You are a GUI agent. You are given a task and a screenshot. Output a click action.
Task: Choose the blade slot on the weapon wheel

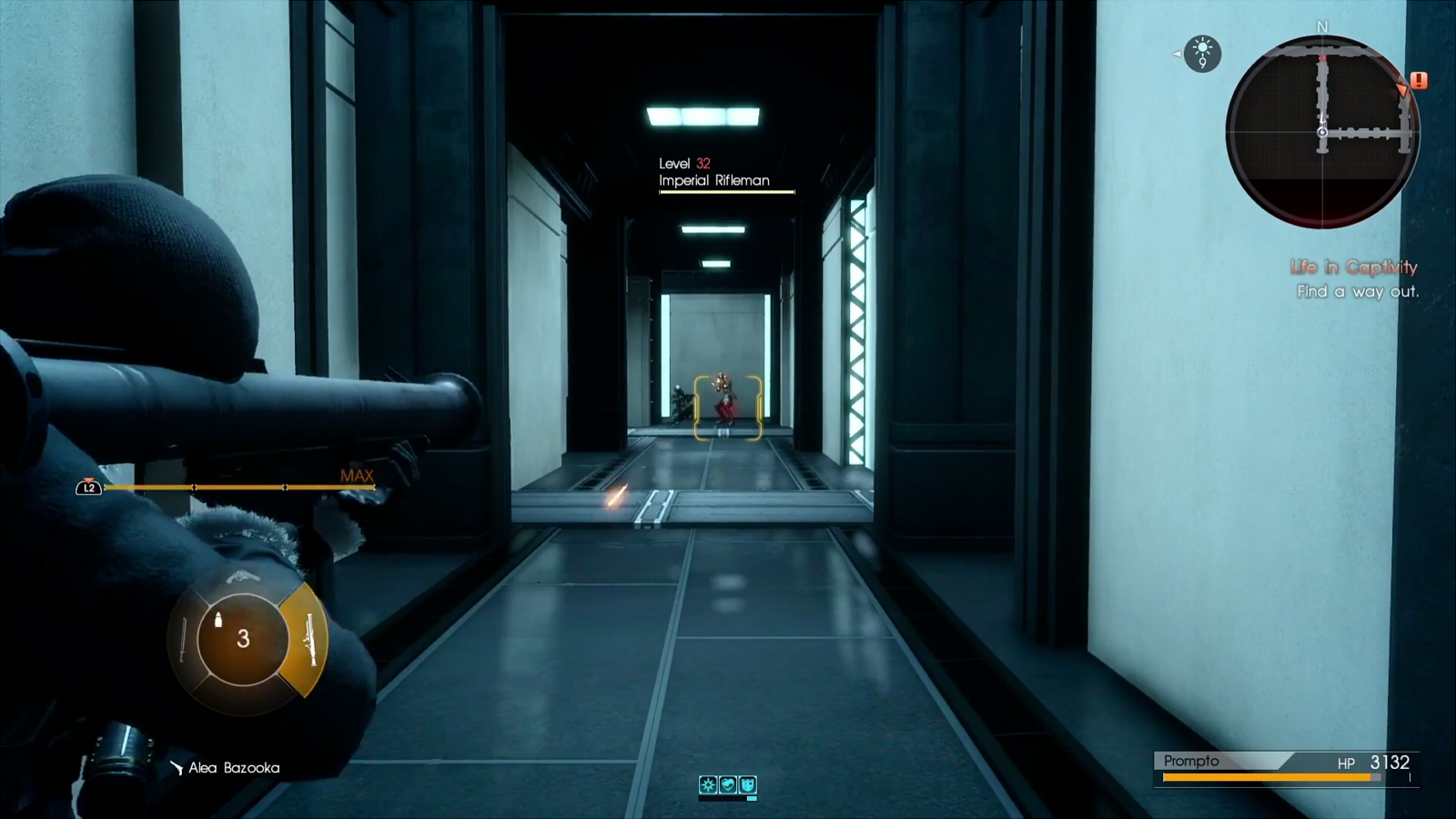(x=183, y=640)
